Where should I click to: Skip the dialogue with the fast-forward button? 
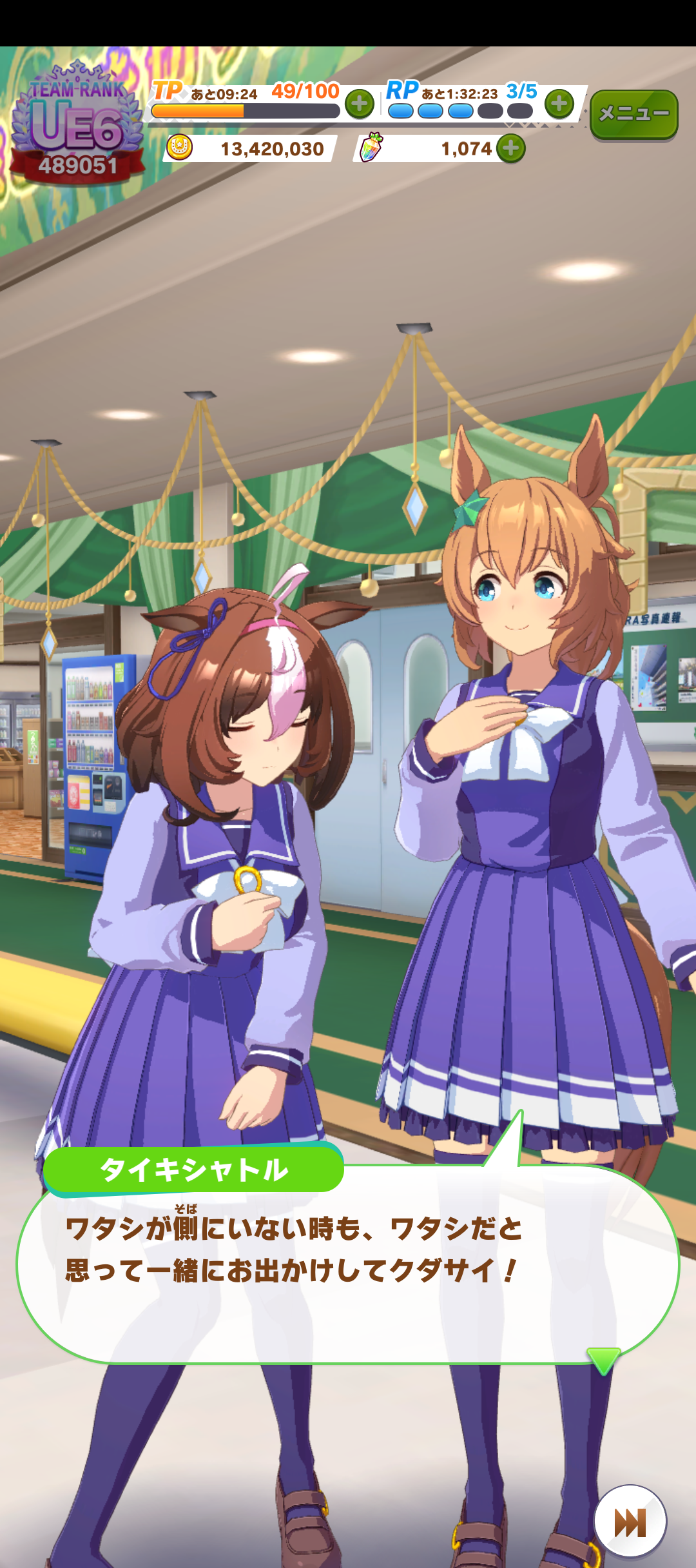coord(630,1522)
